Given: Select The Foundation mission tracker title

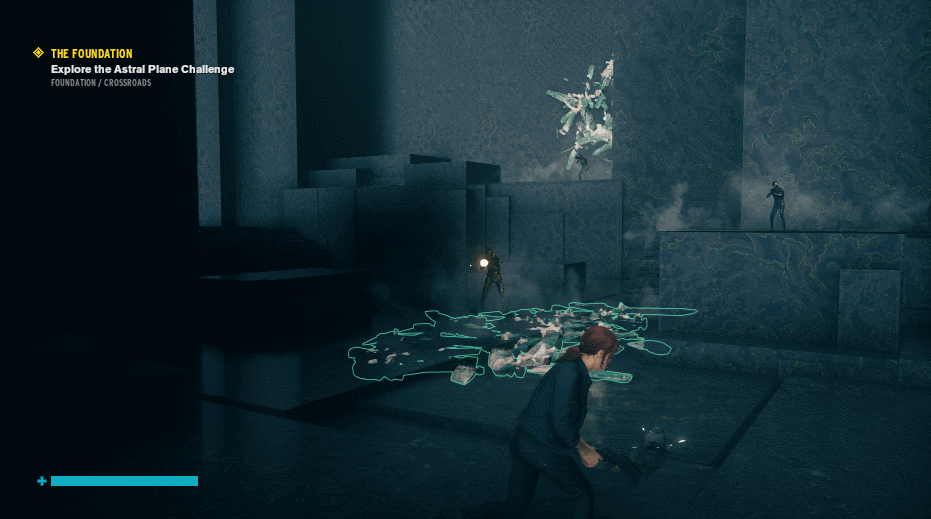Looking at the screenshot, I should pos(91,54).
